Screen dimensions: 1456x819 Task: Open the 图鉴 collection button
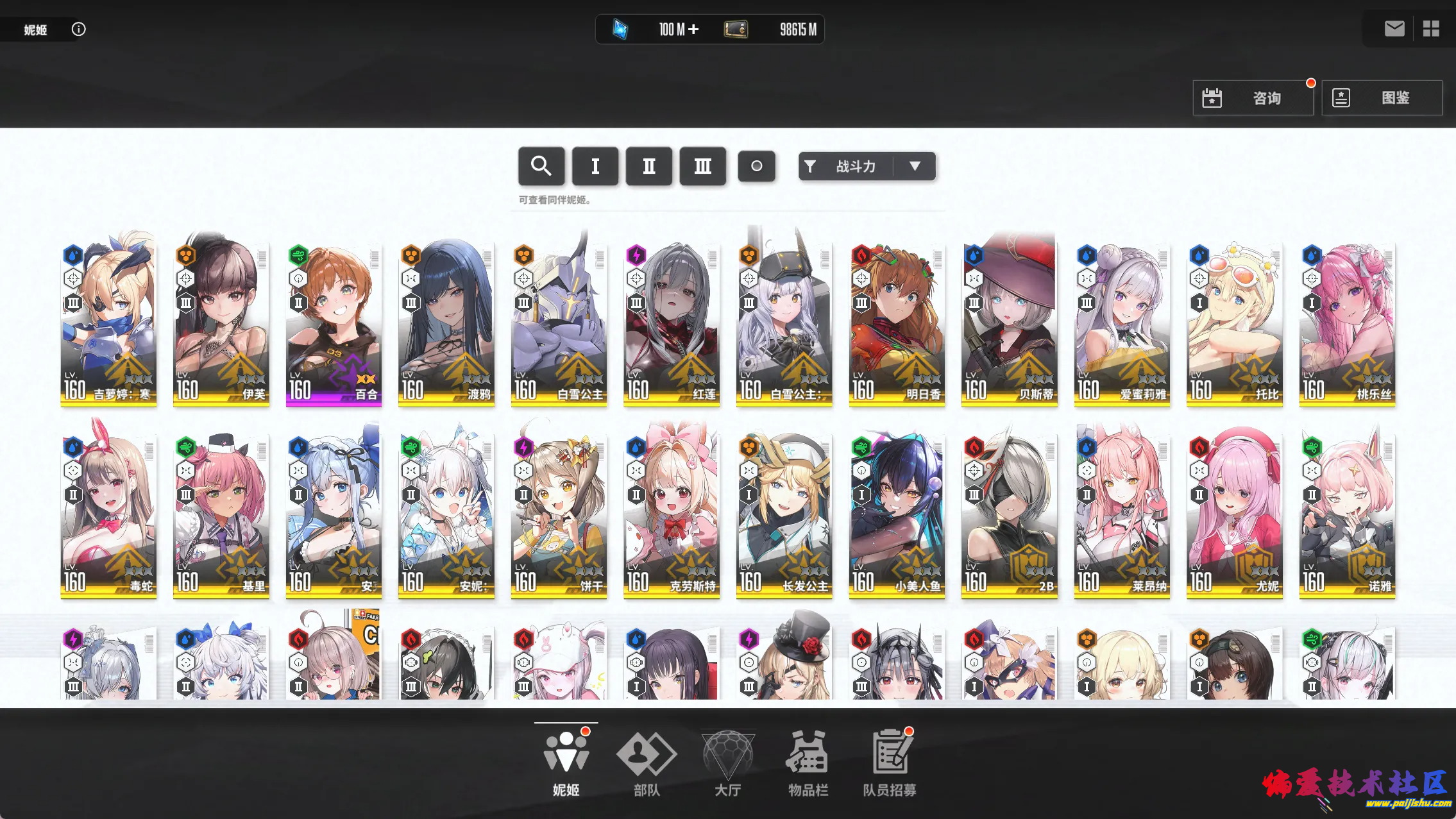point(1382,97)
